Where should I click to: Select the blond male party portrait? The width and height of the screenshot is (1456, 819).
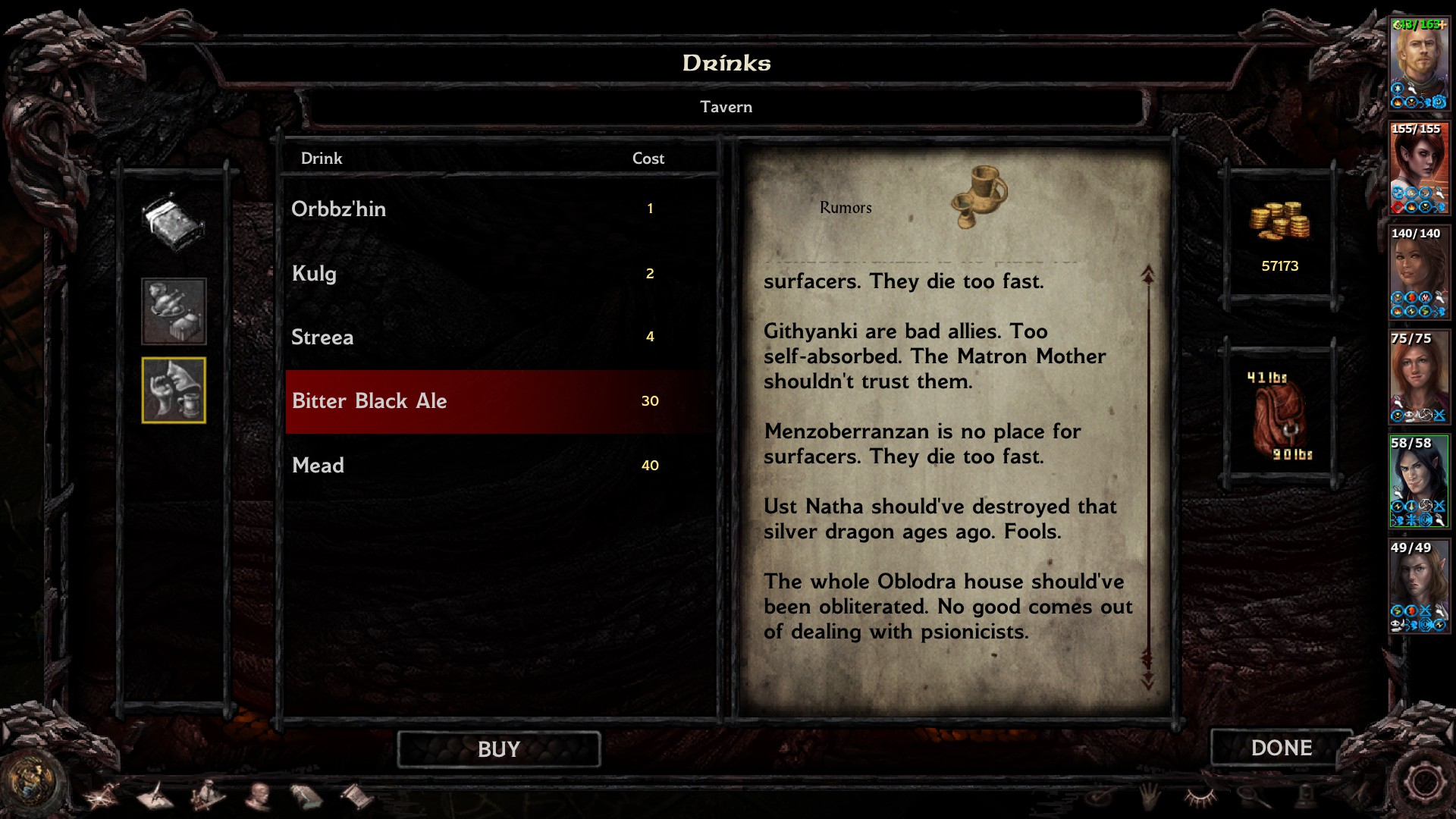[x=1418, y=64]
